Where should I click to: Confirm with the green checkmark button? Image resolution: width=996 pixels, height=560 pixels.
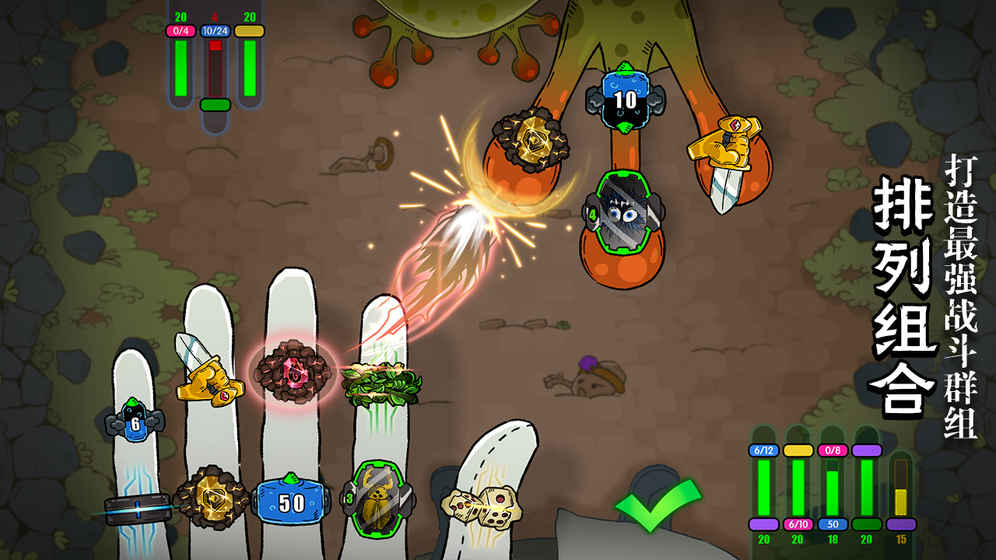click(x=657, y=506)
